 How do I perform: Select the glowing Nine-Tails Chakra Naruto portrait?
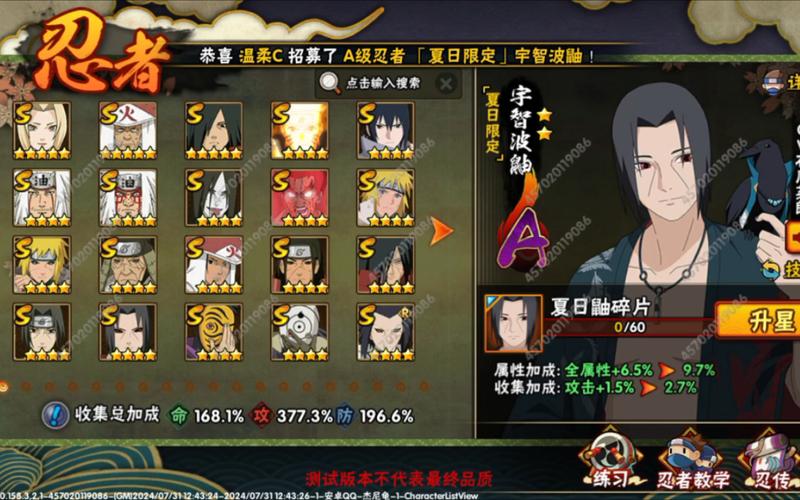(x=299, y=130)
